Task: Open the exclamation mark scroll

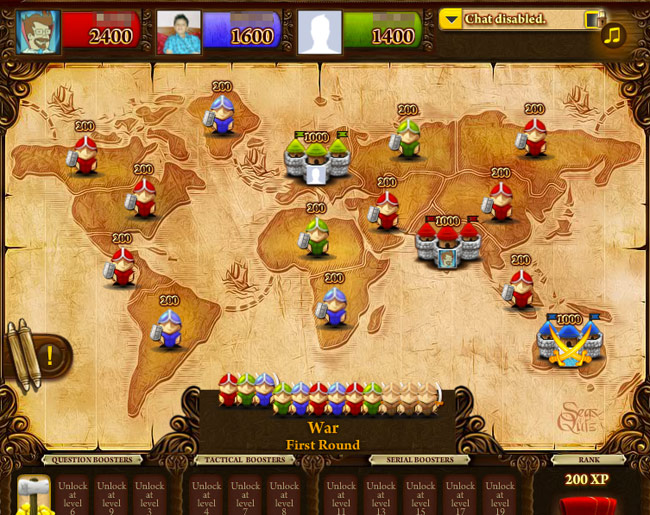Action: tap(47, 354)
